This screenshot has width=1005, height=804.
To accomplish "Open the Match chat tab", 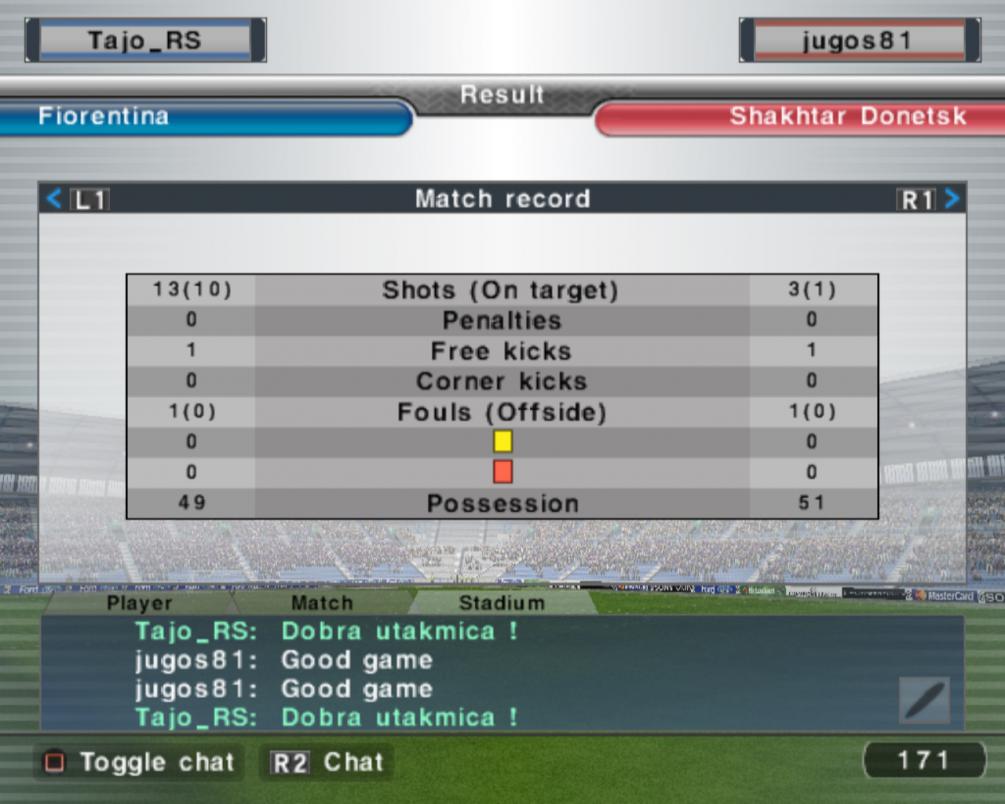I will pos(322,603).
